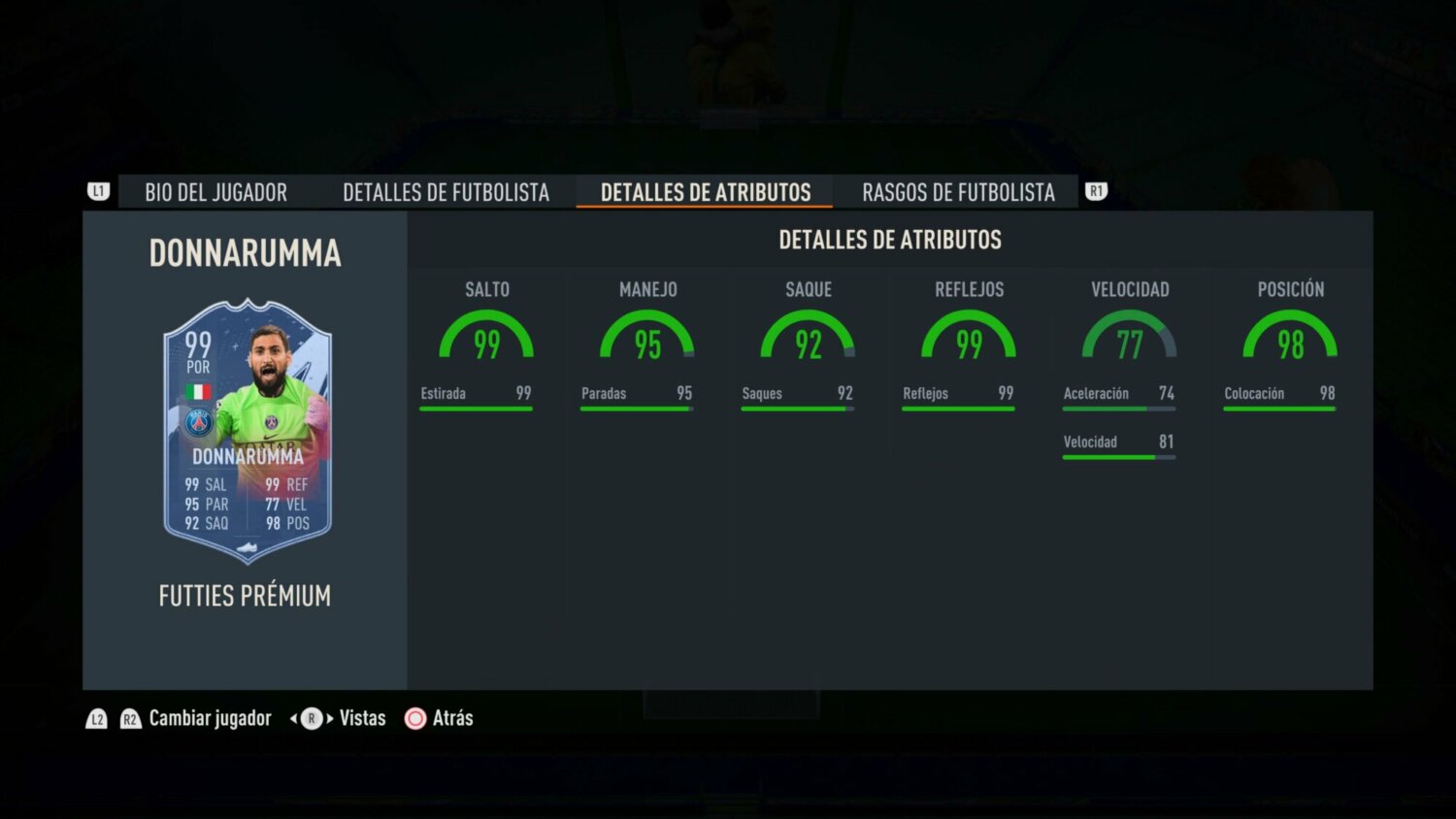
Task: Select the PSG club crest on the card
Action: point(199,419)
